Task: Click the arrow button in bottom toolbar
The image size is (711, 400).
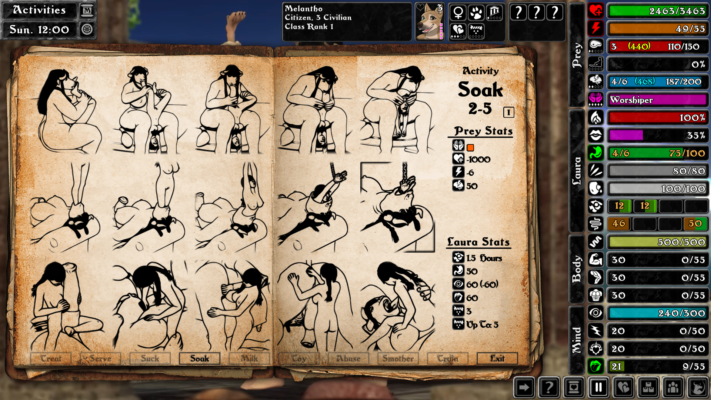Action: (524, 387)
